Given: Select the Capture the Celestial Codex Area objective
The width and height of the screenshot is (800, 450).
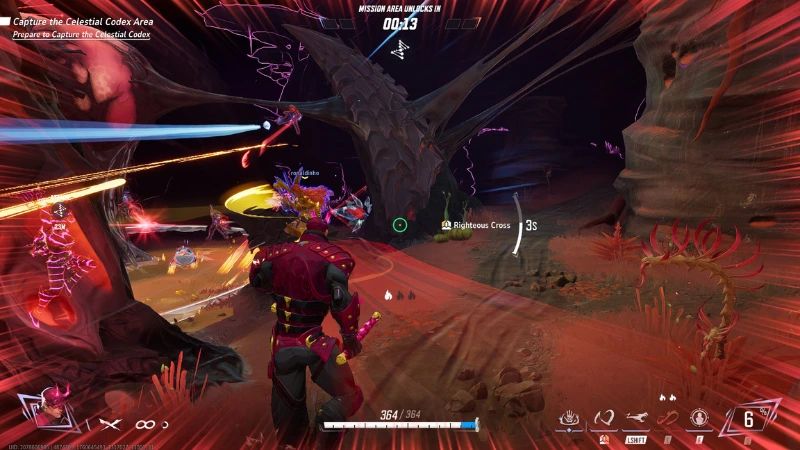Looking at the screenshot, I should click(82, 21).
